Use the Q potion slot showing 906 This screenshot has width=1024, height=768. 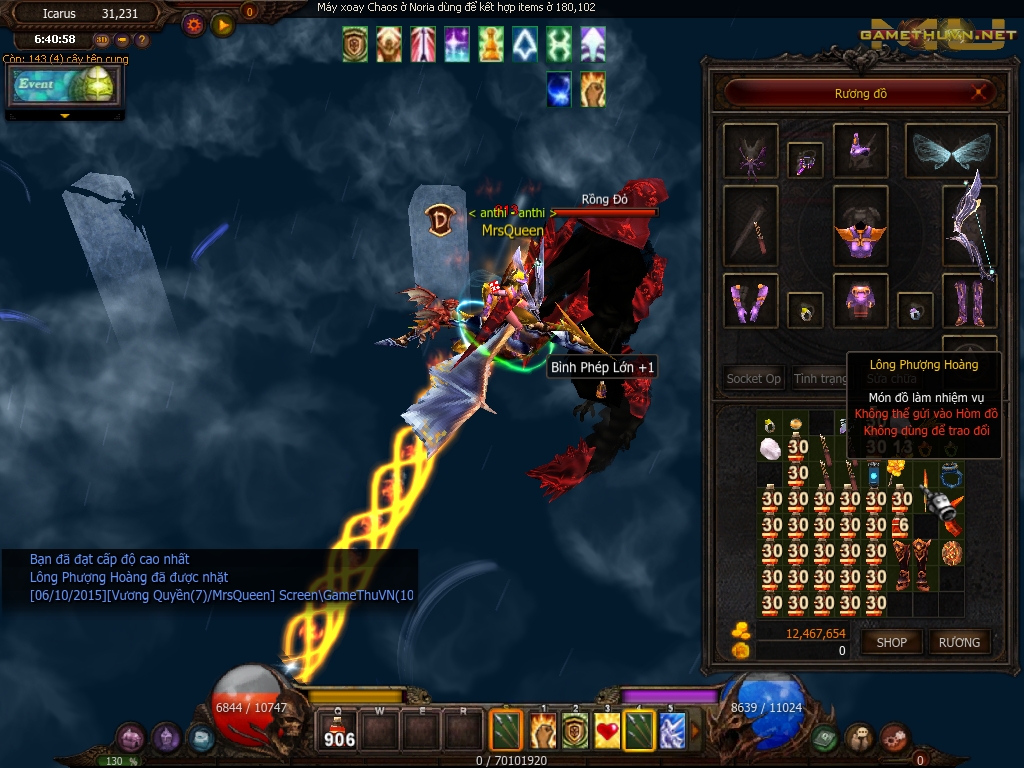point(339,729)
